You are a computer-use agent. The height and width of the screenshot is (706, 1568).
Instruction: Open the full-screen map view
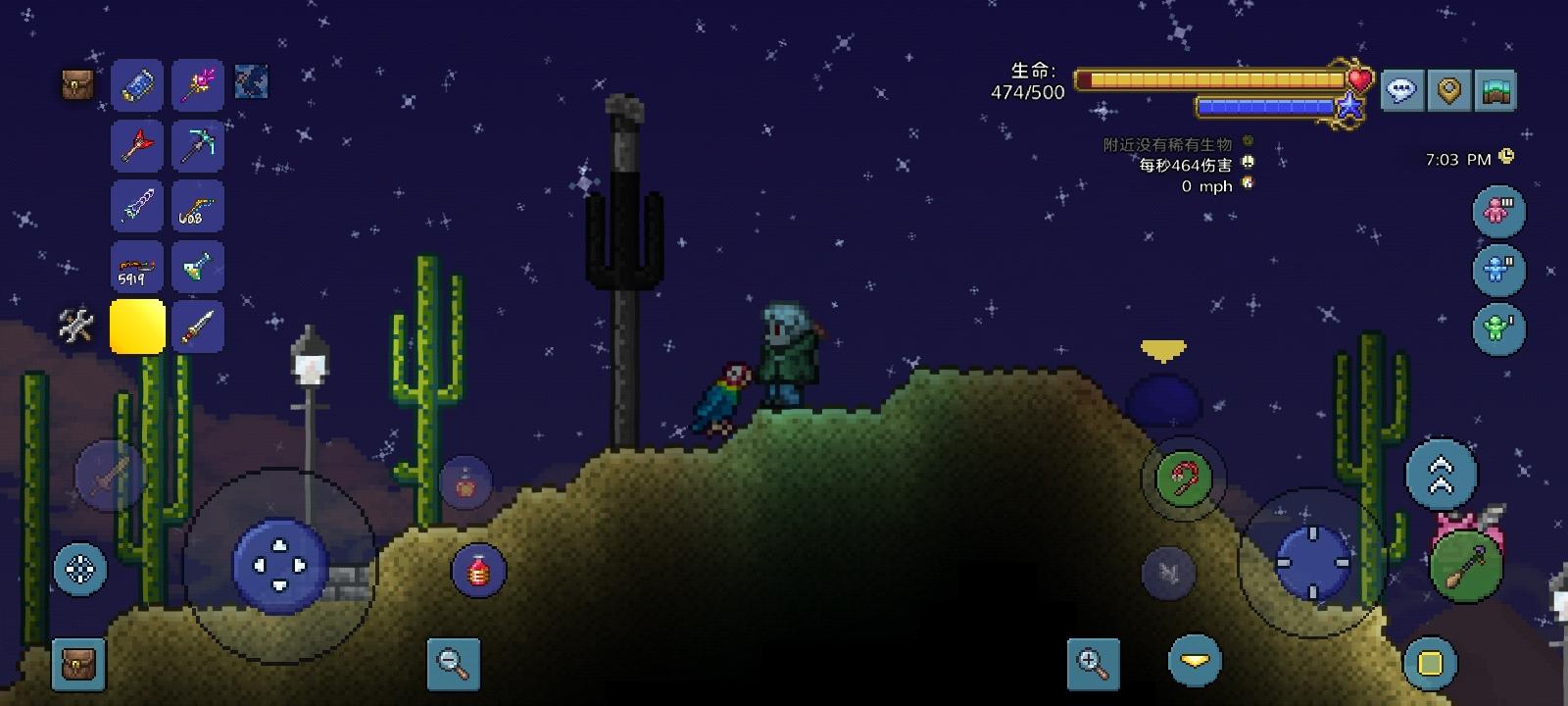click(x=1495, y=91)
